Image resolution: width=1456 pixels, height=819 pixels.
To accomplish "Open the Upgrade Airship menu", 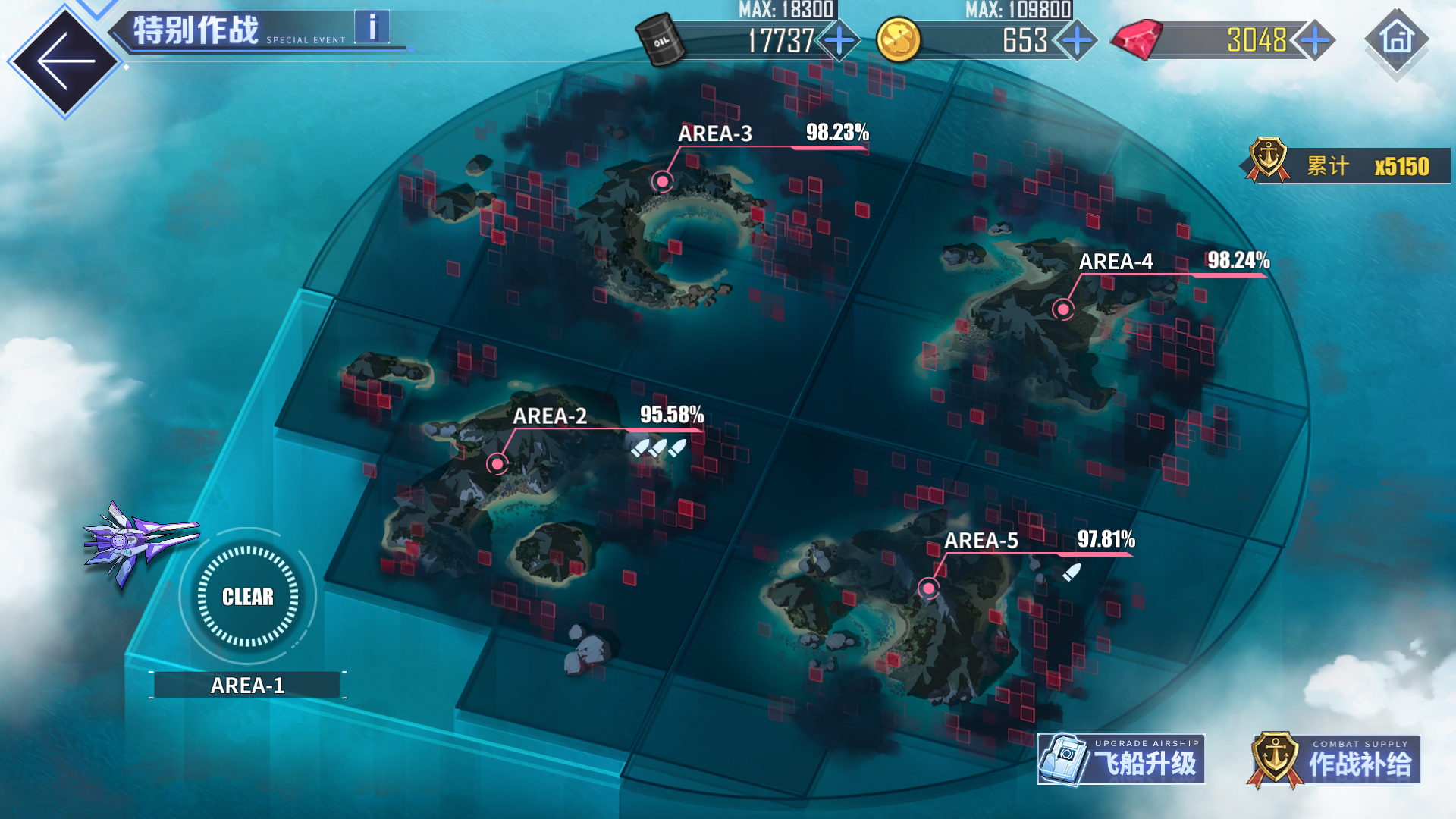I will (1122, 759).
